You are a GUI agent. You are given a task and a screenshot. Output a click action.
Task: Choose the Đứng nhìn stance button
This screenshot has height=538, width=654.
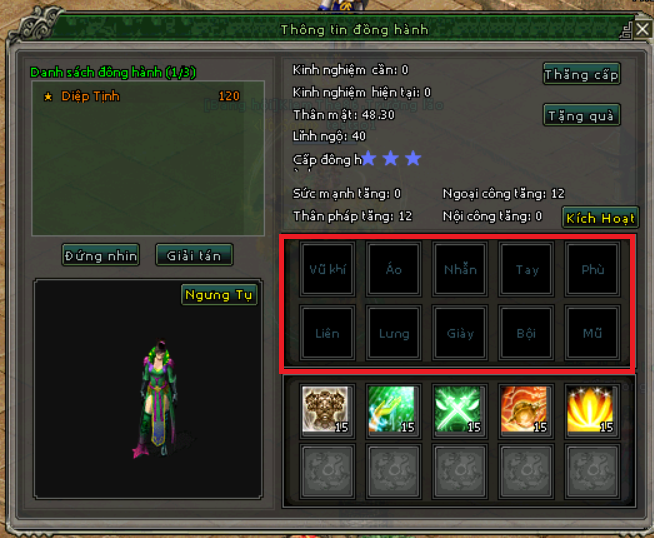pyautogui.click(x=100, y=255)
